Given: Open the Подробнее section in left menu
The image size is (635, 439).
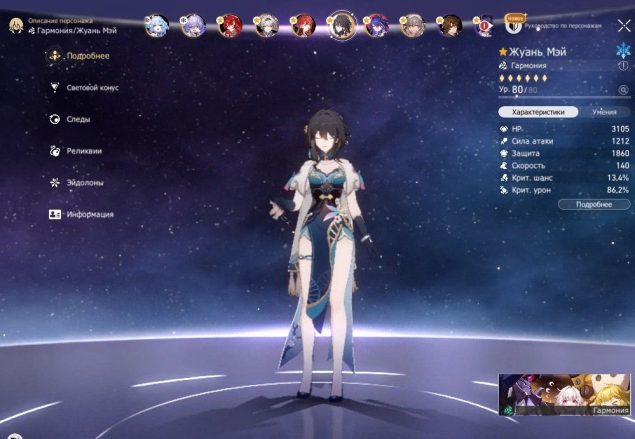Looking at the screenshot, I should 79,56.
